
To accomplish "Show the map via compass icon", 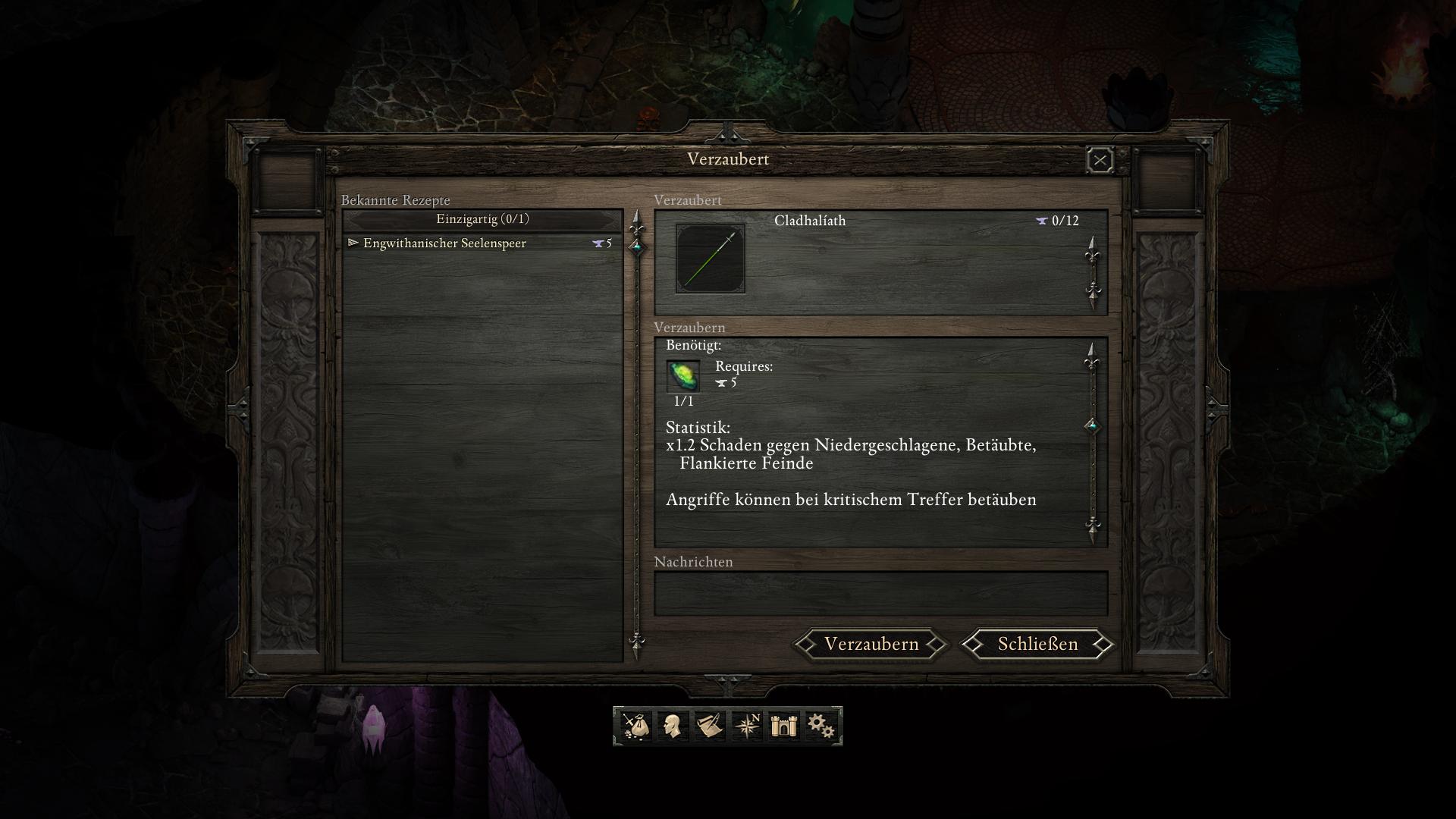I will [746, 726].
